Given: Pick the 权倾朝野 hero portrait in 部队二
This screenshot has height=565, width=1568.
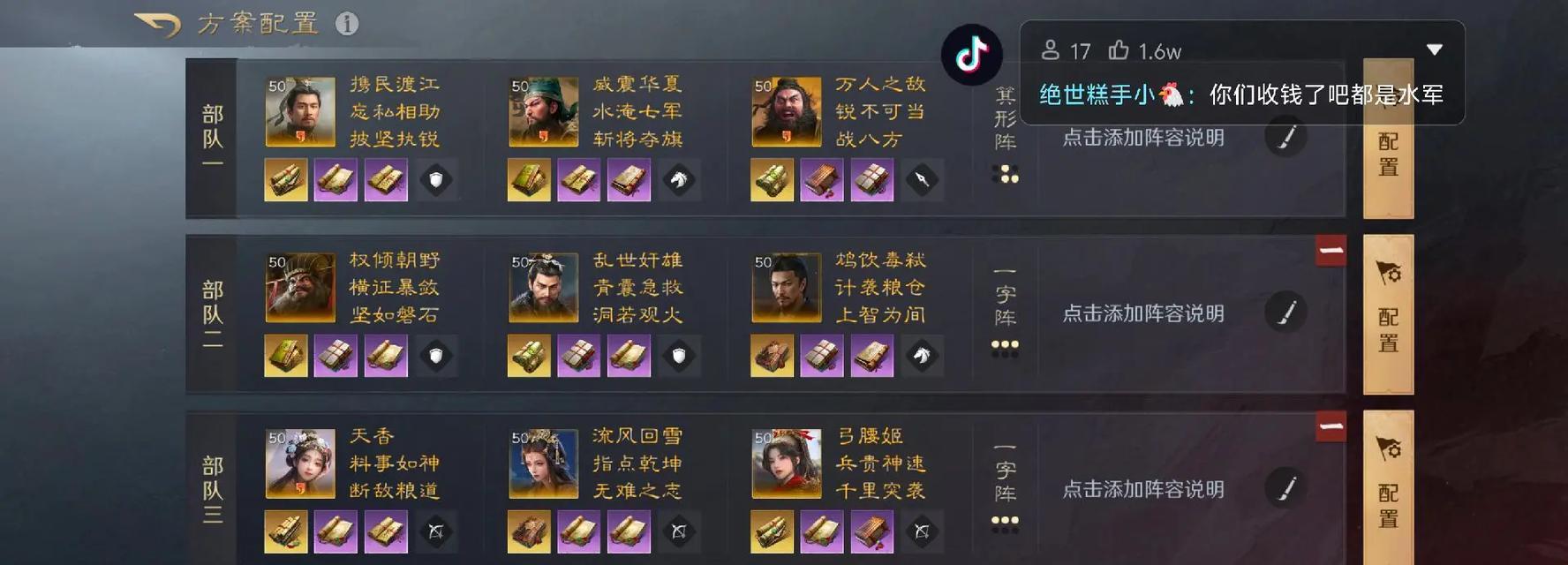Looking at the screenshot, I should (x=300, y=288).
